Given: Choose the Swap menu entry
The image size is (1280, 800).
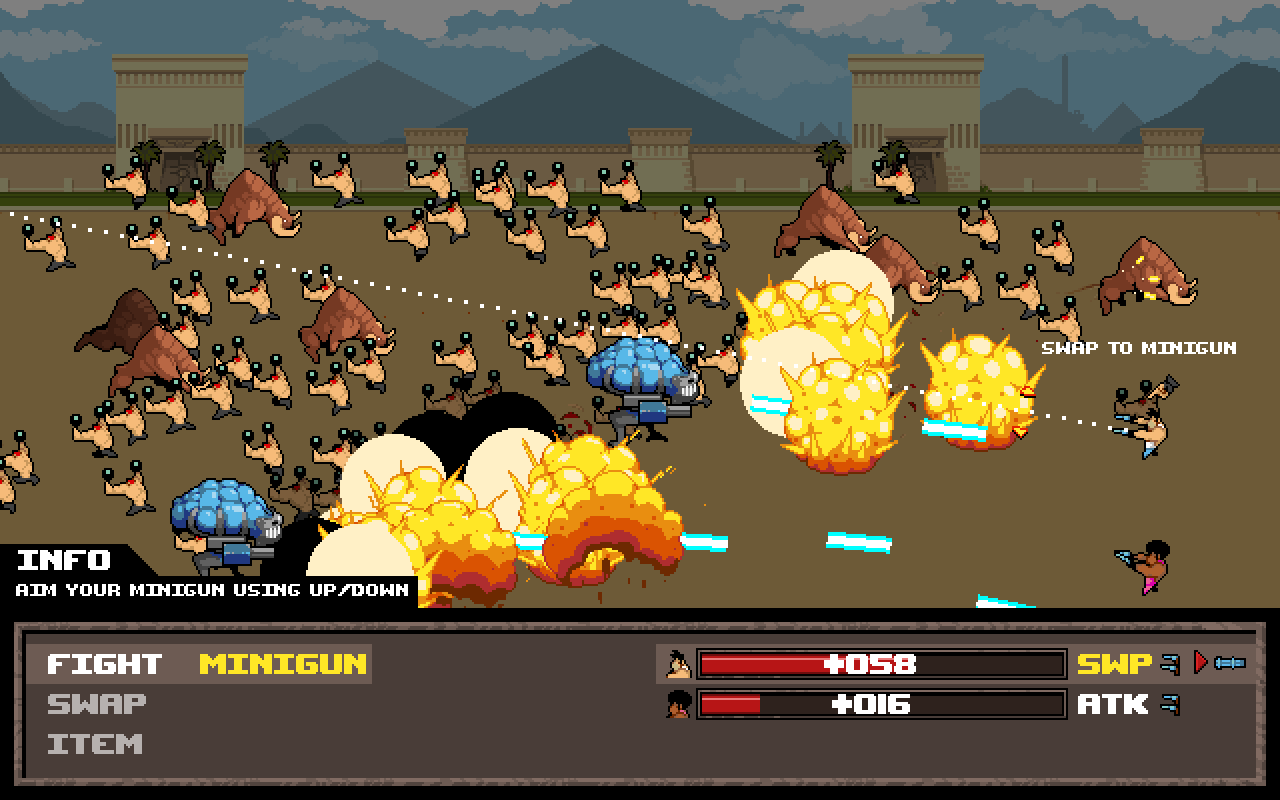Looking at the screenshot, I should tap(97, 704).
